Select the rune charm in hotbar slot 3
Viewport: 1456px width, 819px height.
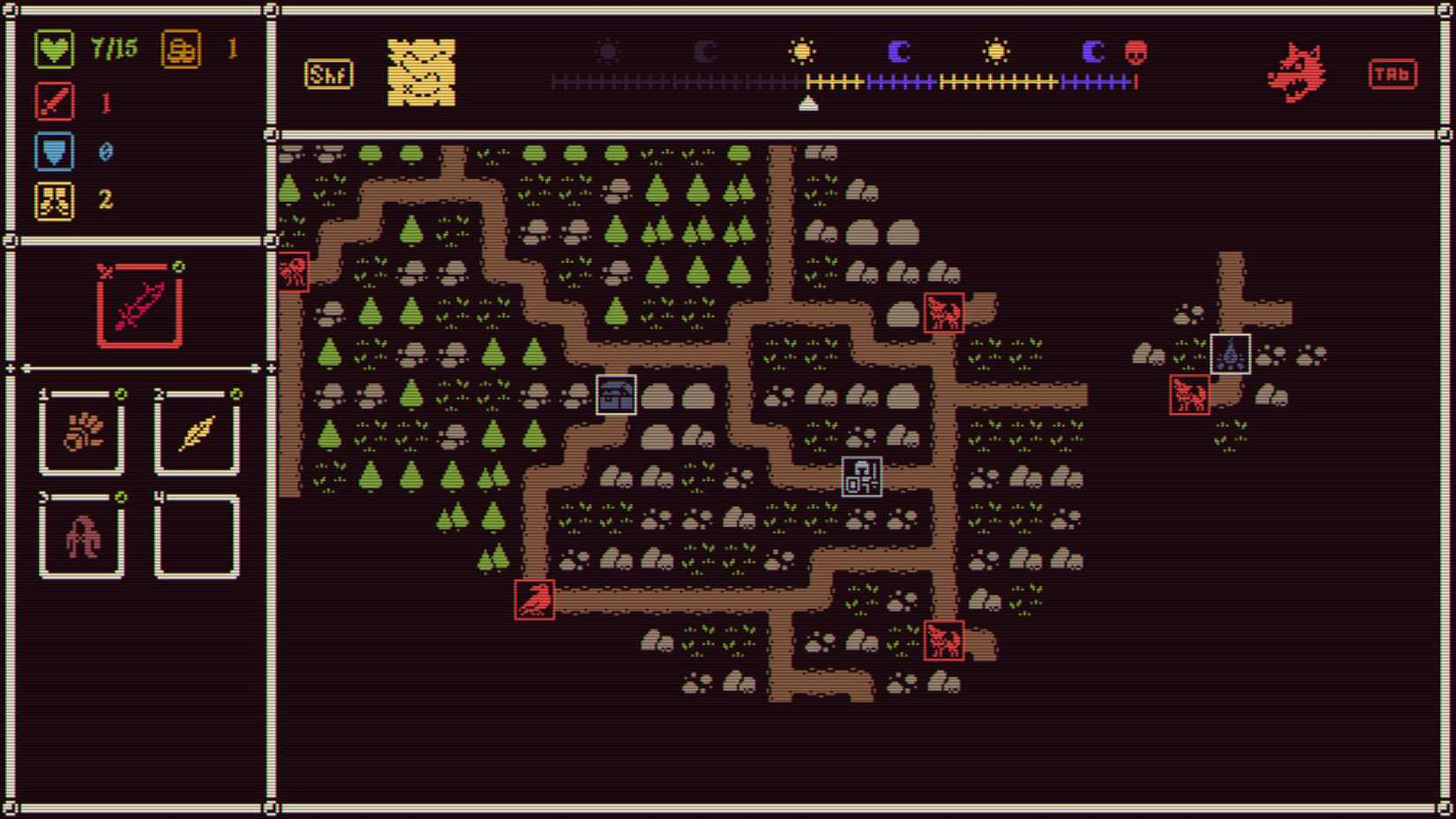82,533
